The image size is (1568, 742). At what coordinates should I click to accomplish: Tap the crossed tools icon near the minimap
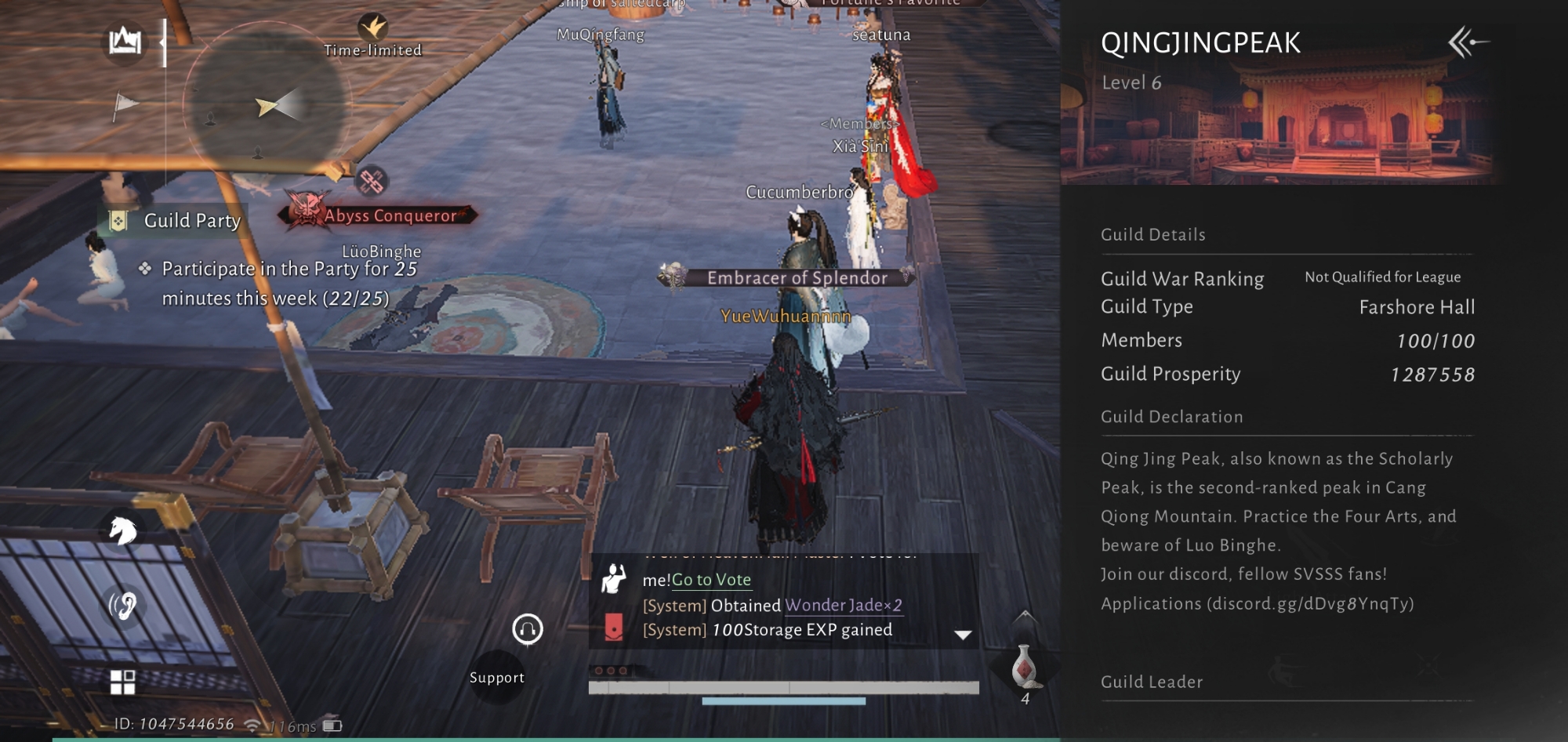[x=372, y=182]
